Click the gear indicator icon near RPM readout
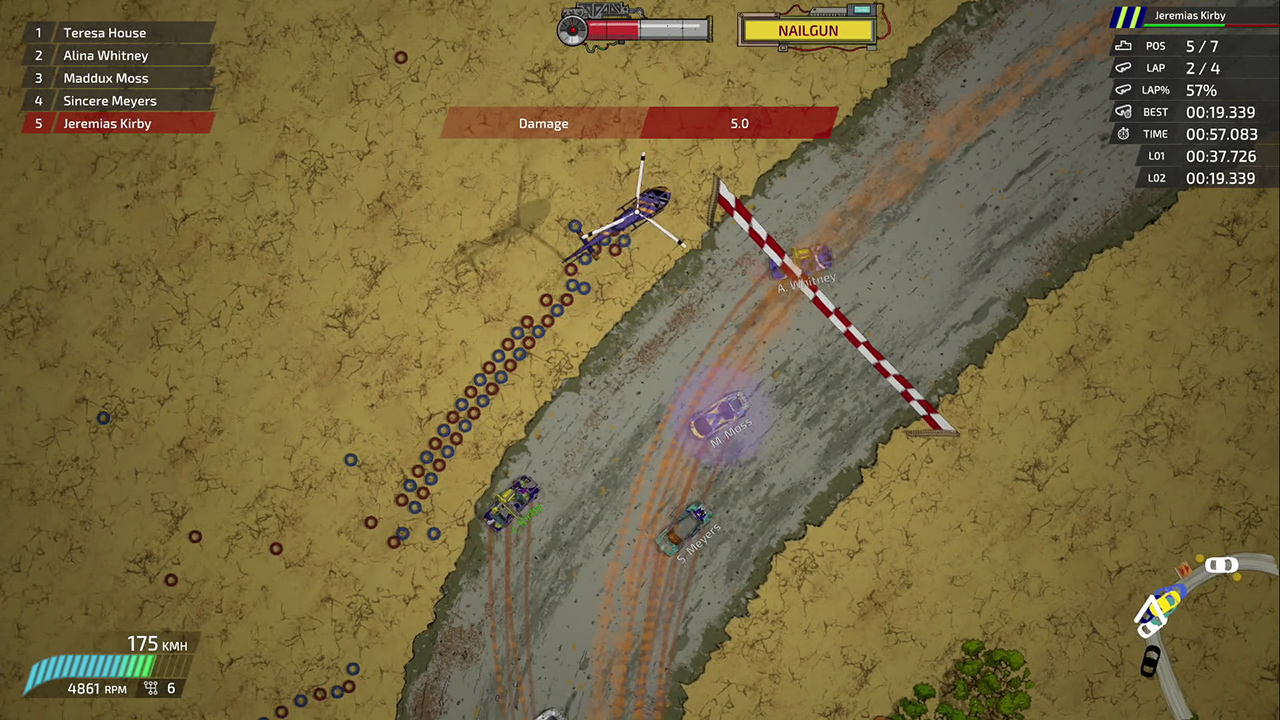1280x720 pixels. [x=150, y=688]
